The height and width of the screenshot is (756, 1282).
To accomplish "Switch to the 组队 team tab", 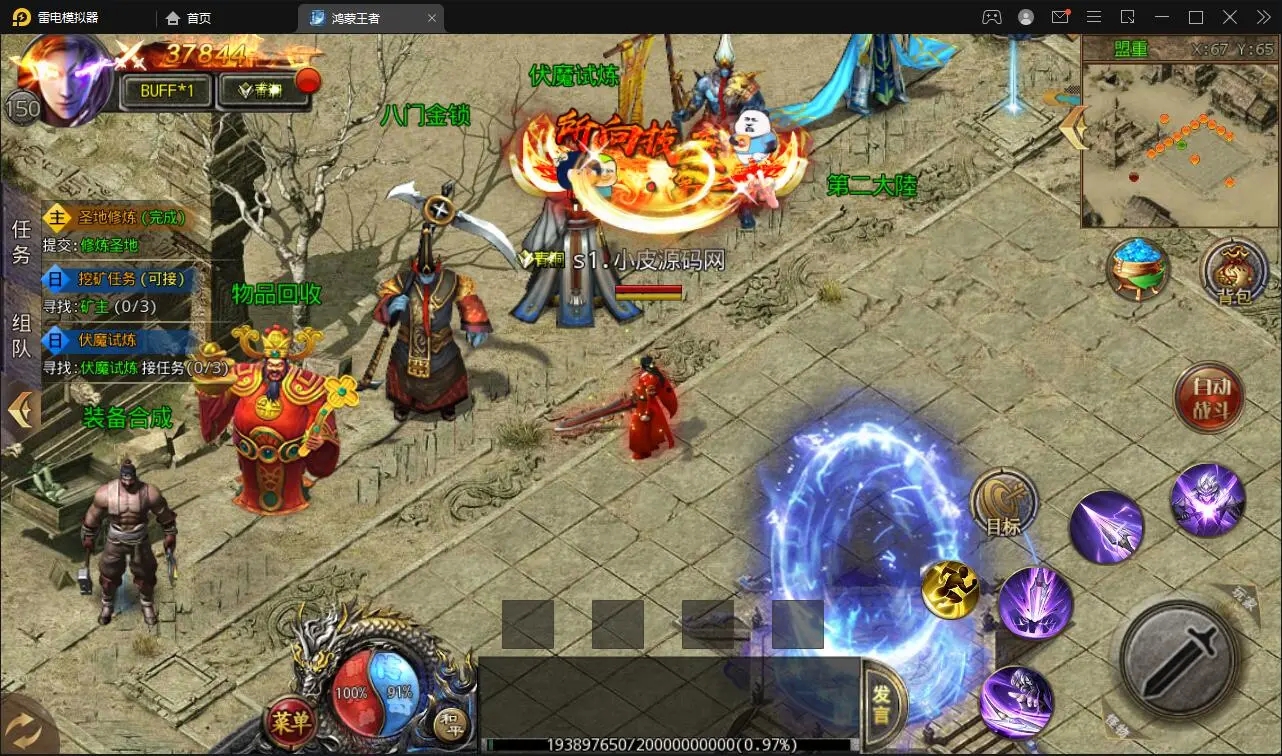I will click(x=21, y=336).
